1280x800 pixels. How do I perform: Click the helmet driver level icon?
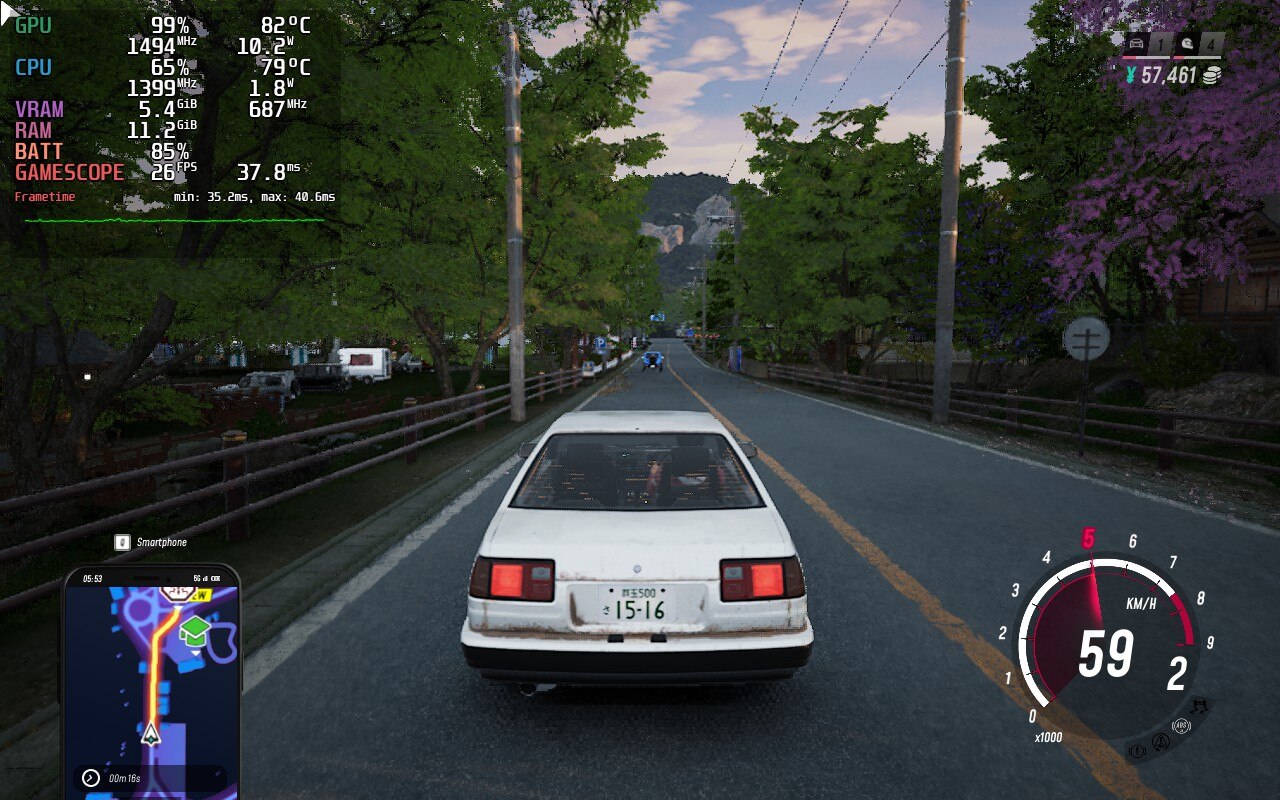point(1186,43)
